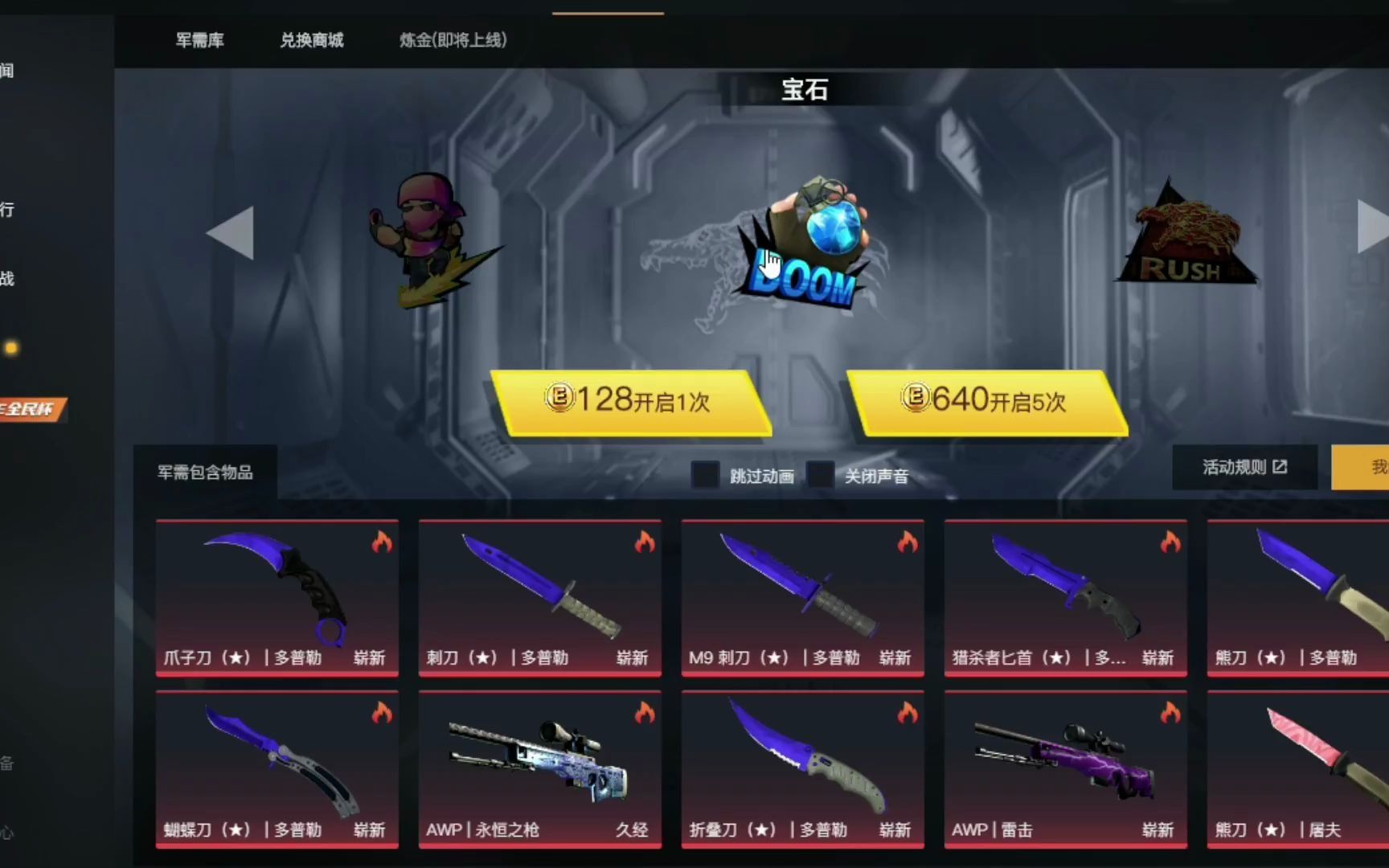Click the orange button at the right edge
This screenshot has height=868, width=1389.
click(1365, 467)
